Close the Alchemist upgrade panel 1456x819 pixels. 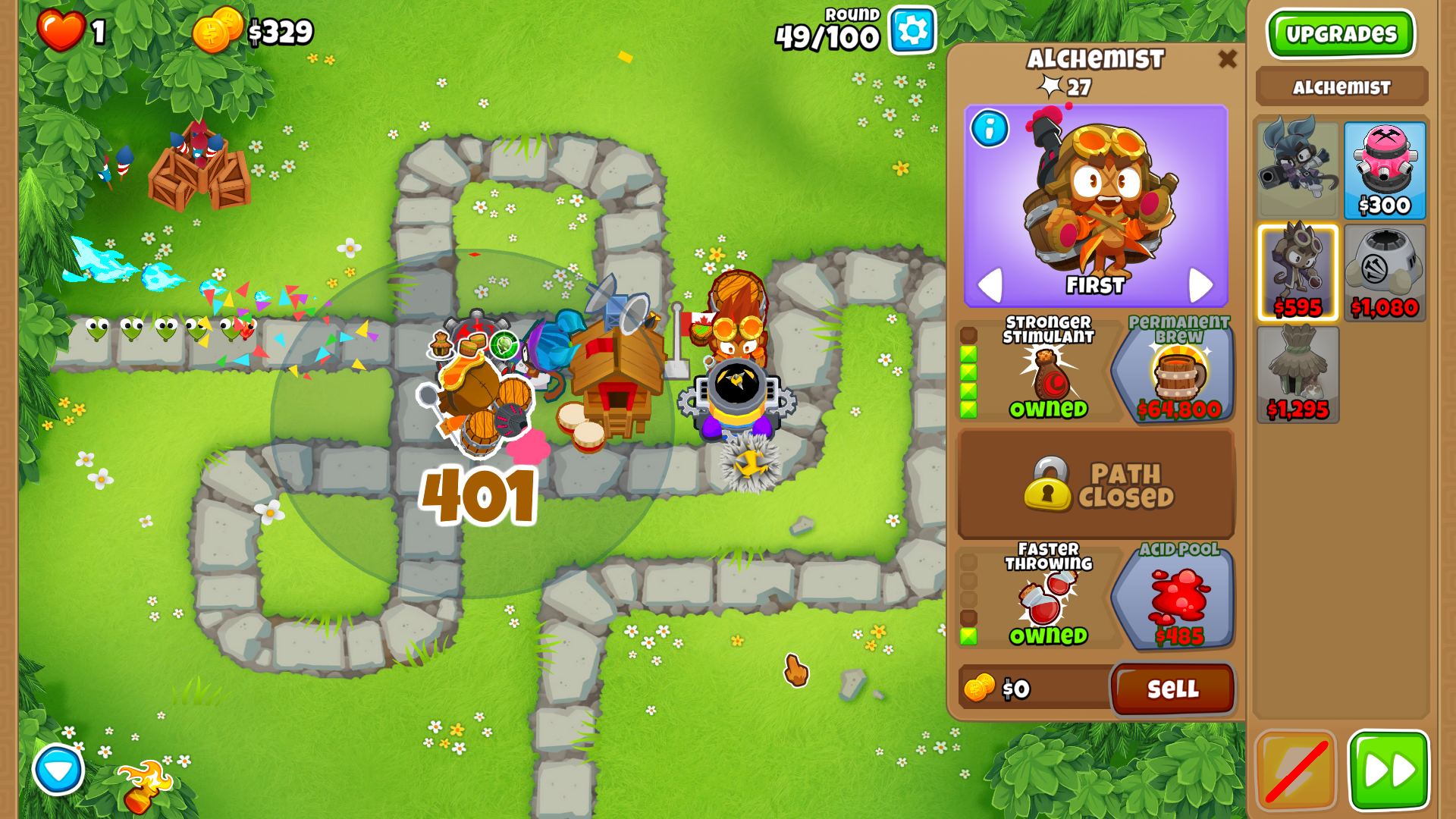tap(1227, 58)
